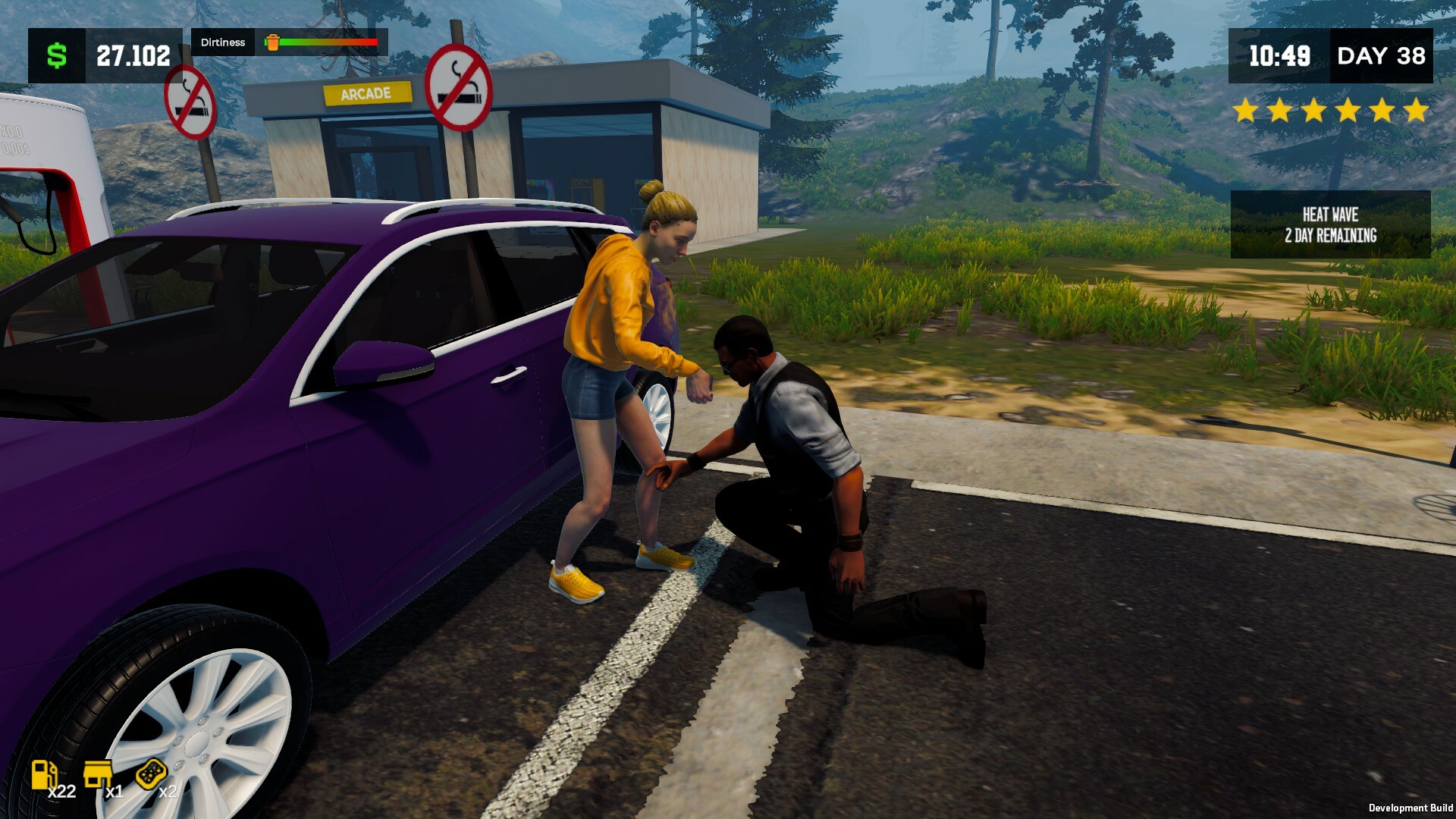
Task: Click the clock showing 10:49
Action: click(1281, 55)
